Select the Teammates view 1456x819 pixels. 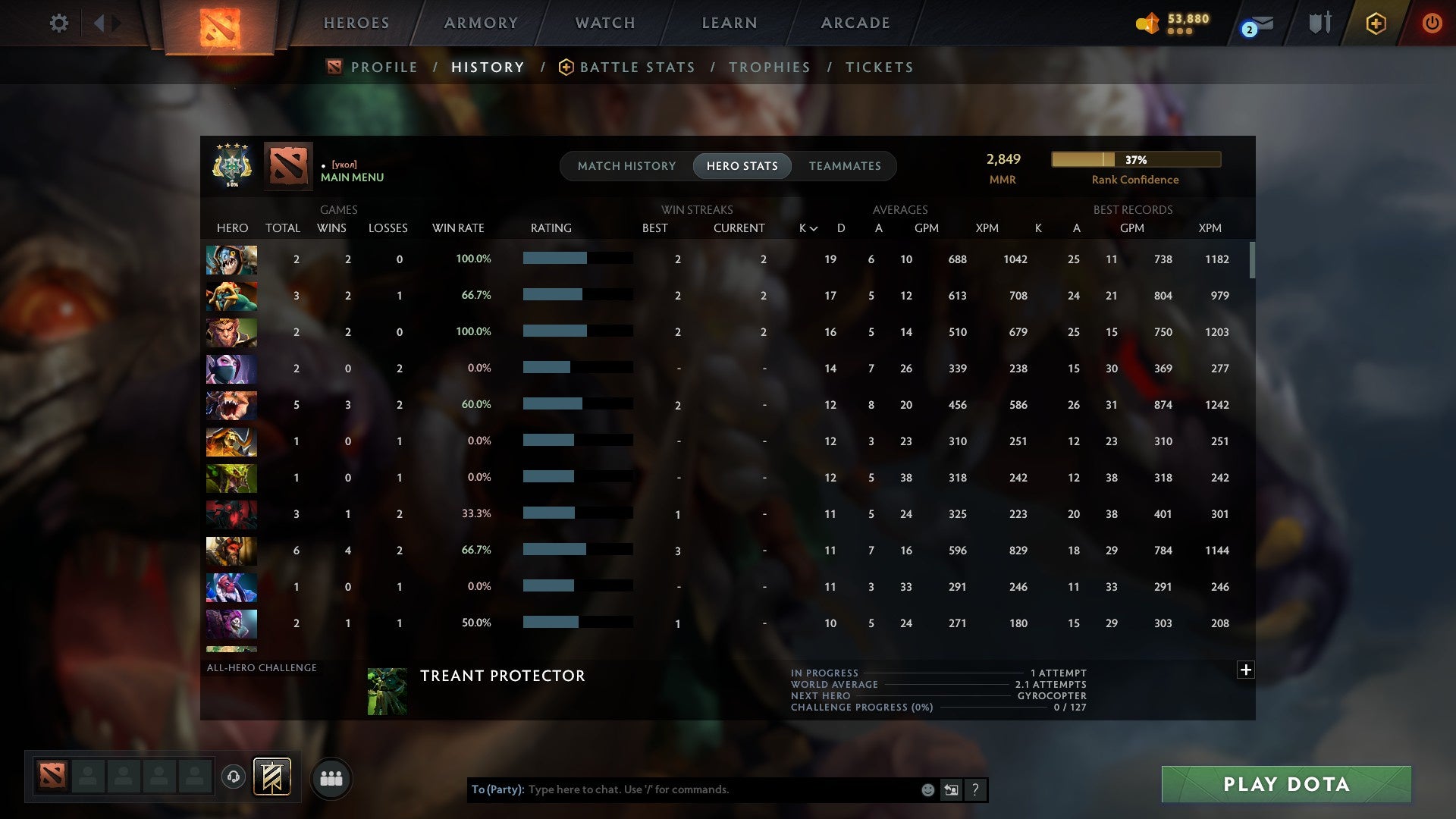(845, 165)
